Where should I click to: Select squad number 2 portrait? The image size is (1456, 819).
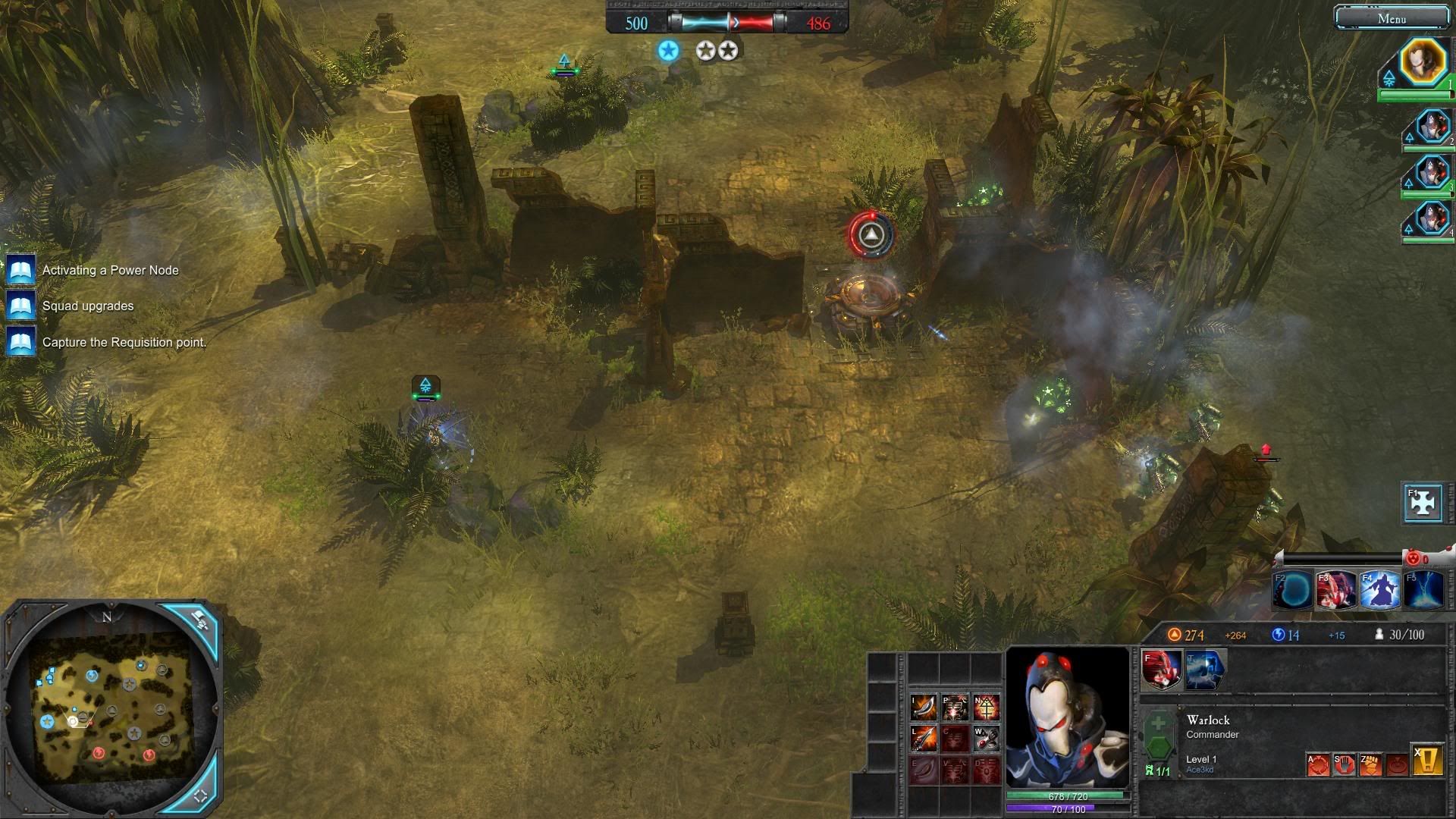[1432, 126]
